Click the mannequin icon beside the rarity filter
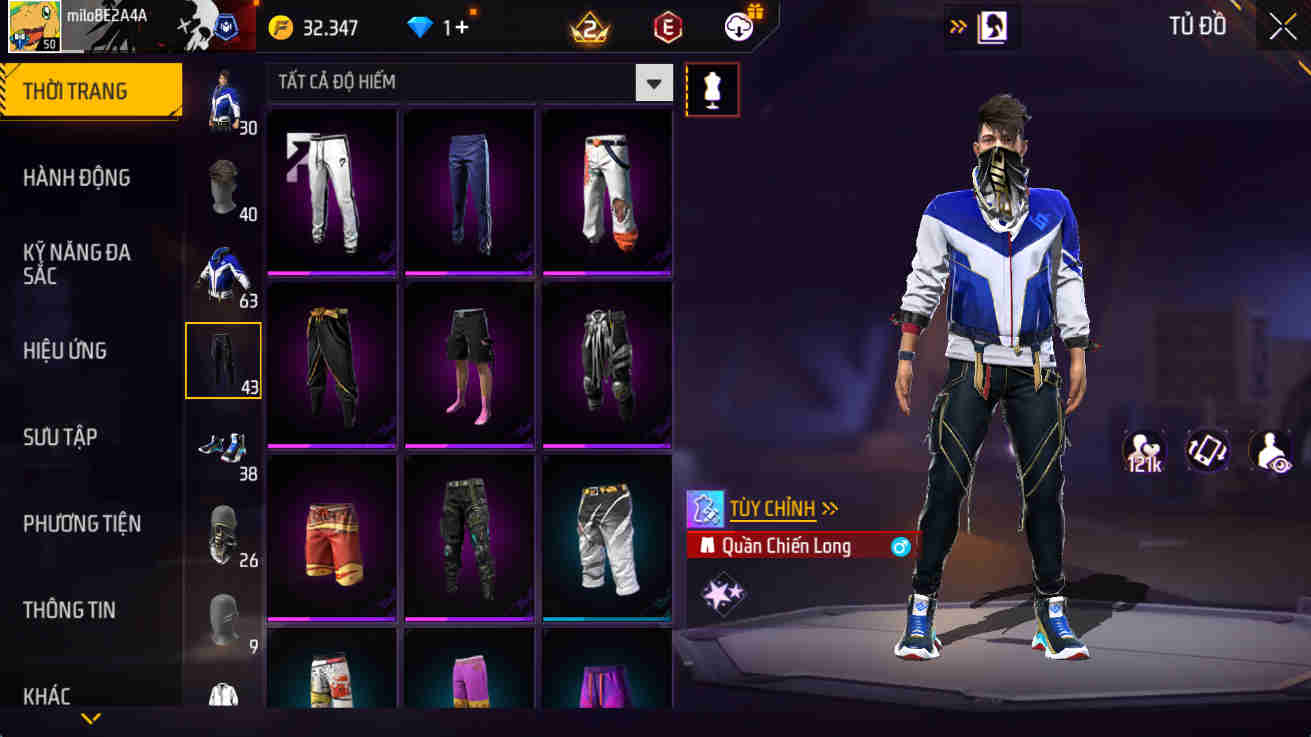Image resolution: width=1311 pixels, height=737 pixels. coord(712,89)
